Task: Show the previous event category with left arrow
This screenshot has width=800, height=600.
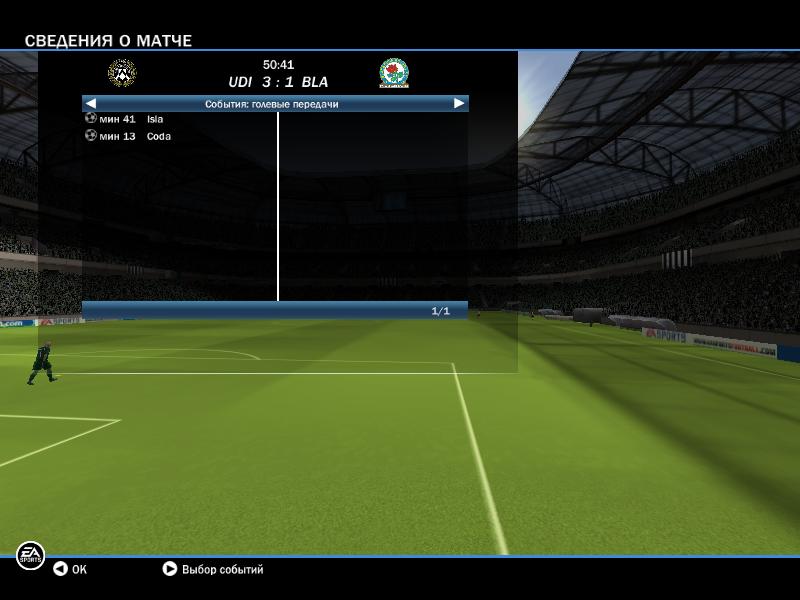Action: pos(91,103)
